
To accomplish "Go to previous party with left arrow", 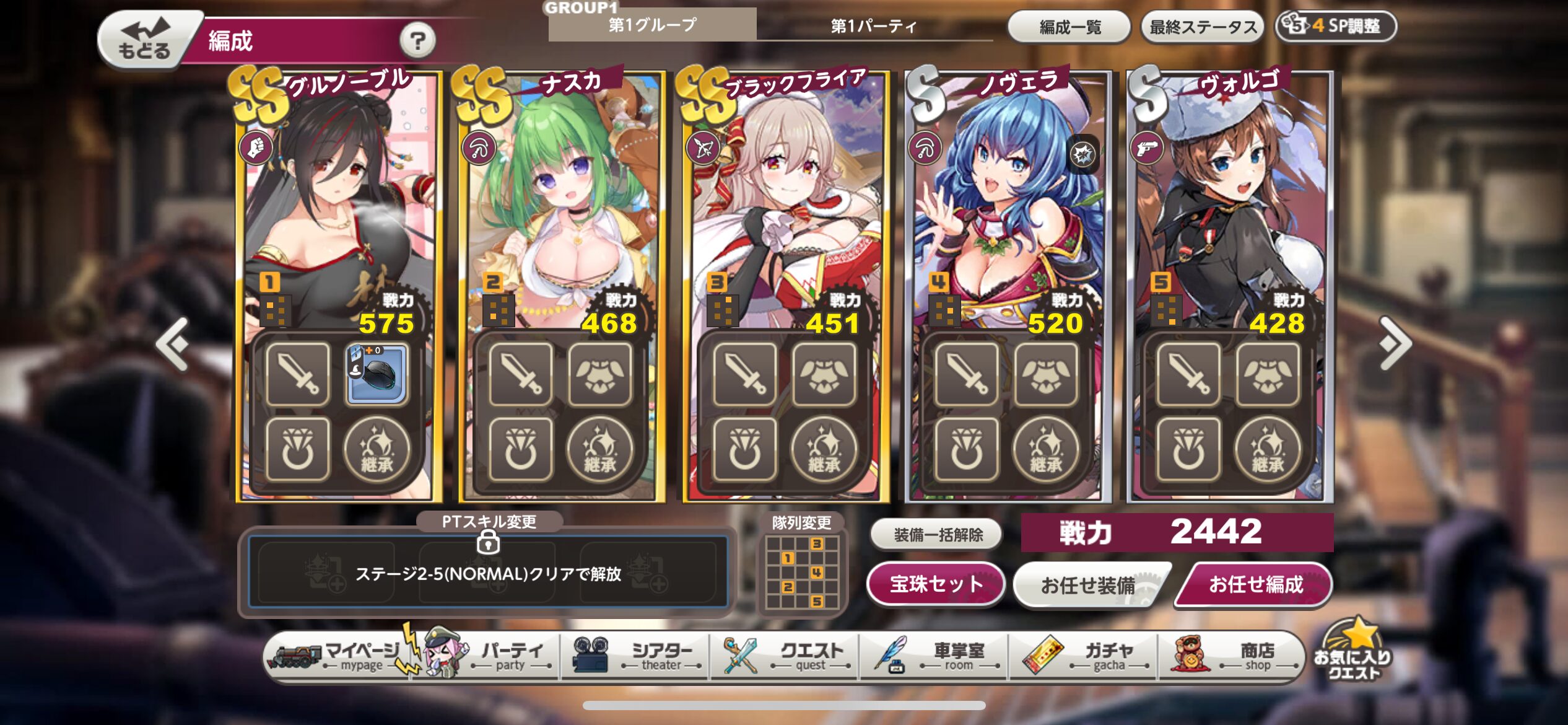I will point(173,343).
